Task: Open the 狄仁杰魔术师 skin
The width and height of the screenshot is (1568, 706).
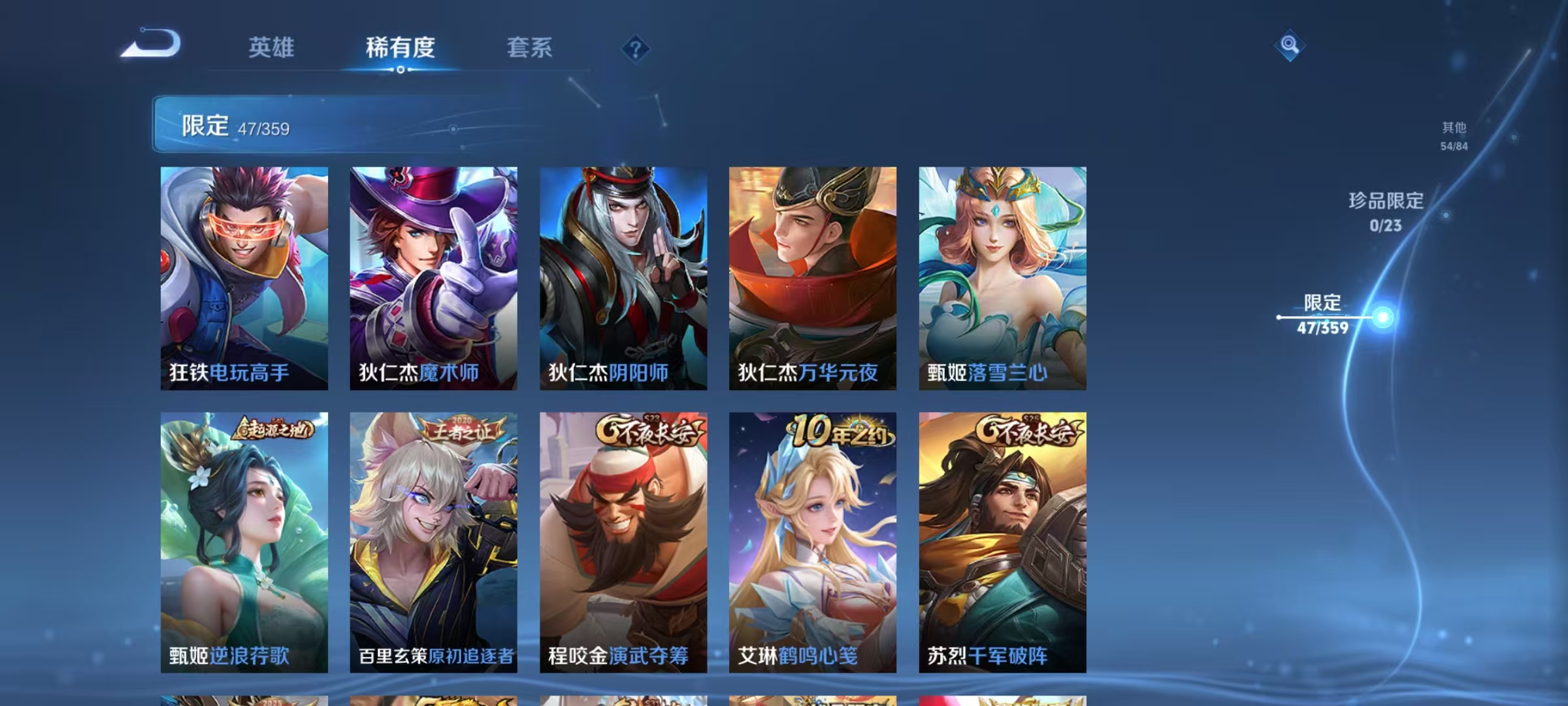Action: 433,278
